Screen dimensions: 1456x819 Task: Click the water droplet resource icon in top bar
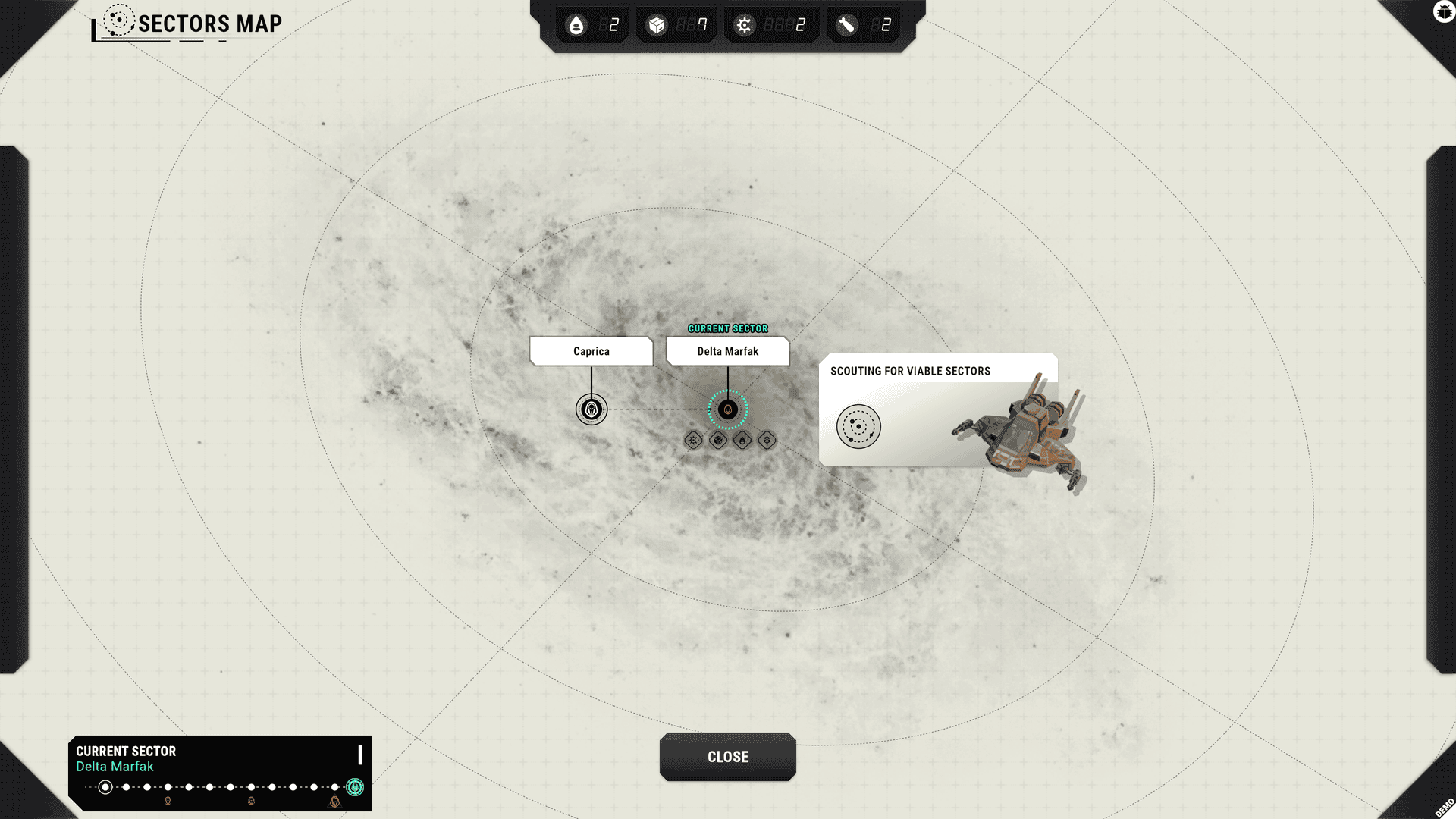click(578, 25)
